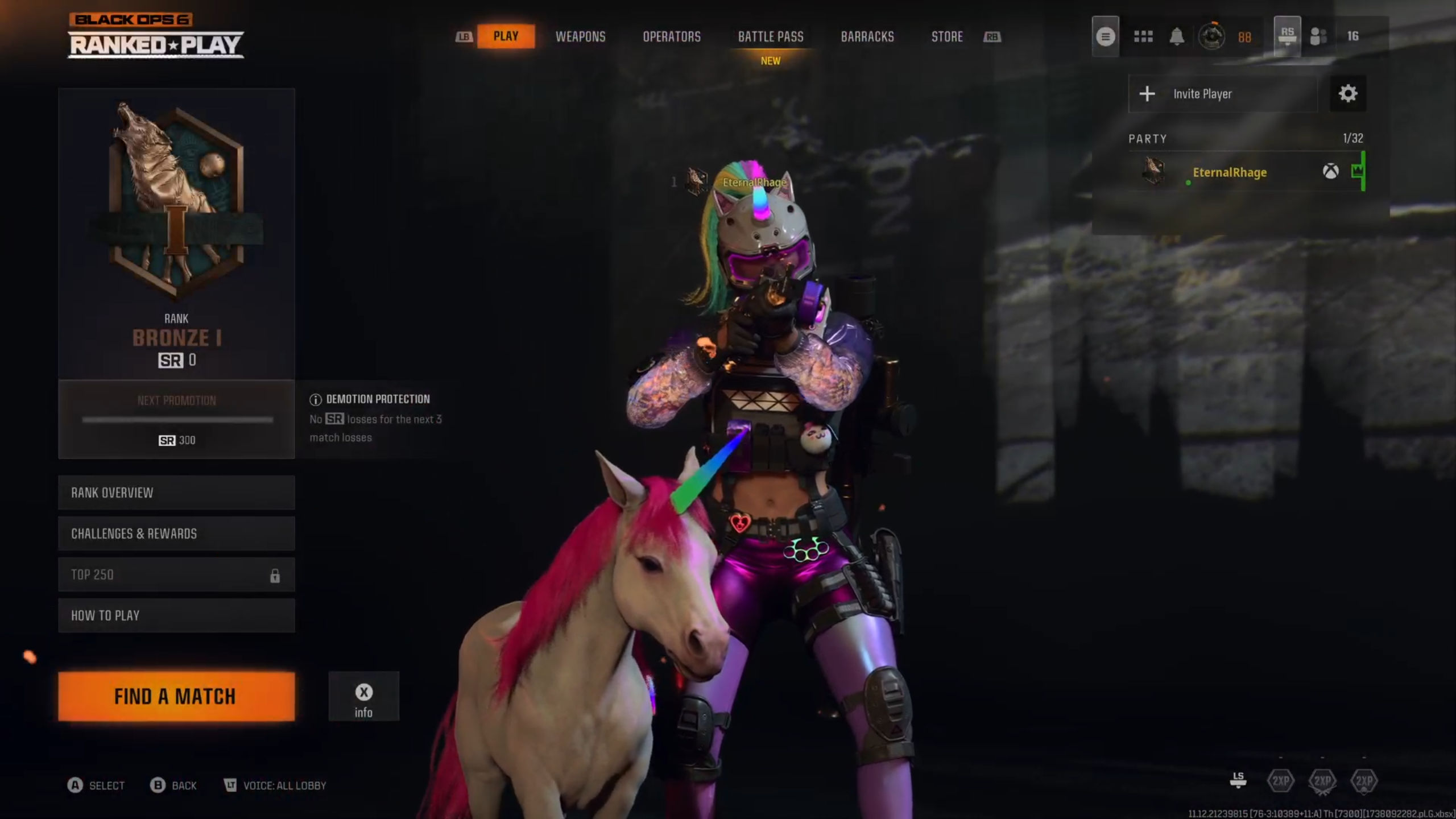
Task: Select the locked Top 250 entry
Action: coord(176,574)
